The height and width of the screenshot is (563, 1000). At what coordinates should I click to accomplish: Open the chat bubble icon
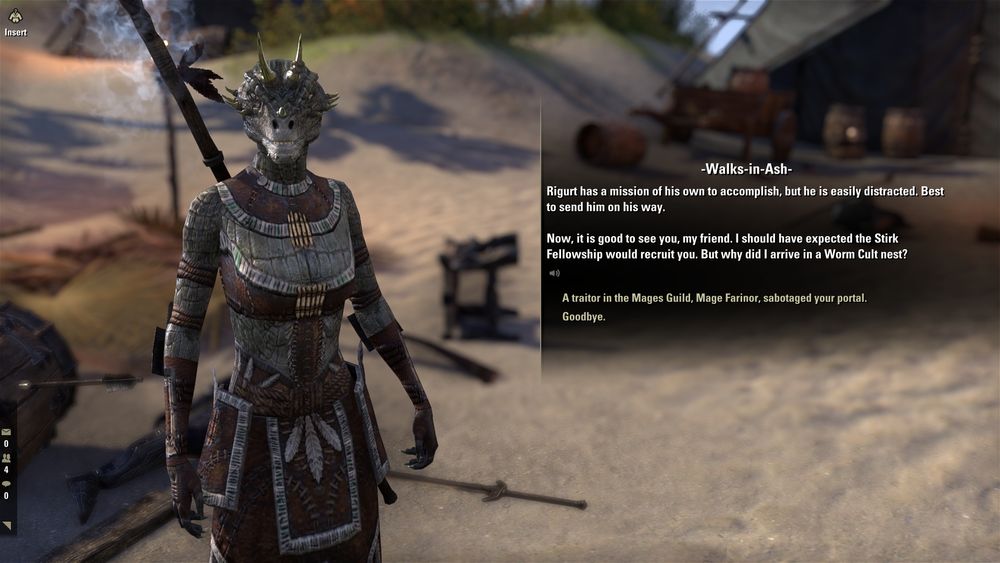6,484
